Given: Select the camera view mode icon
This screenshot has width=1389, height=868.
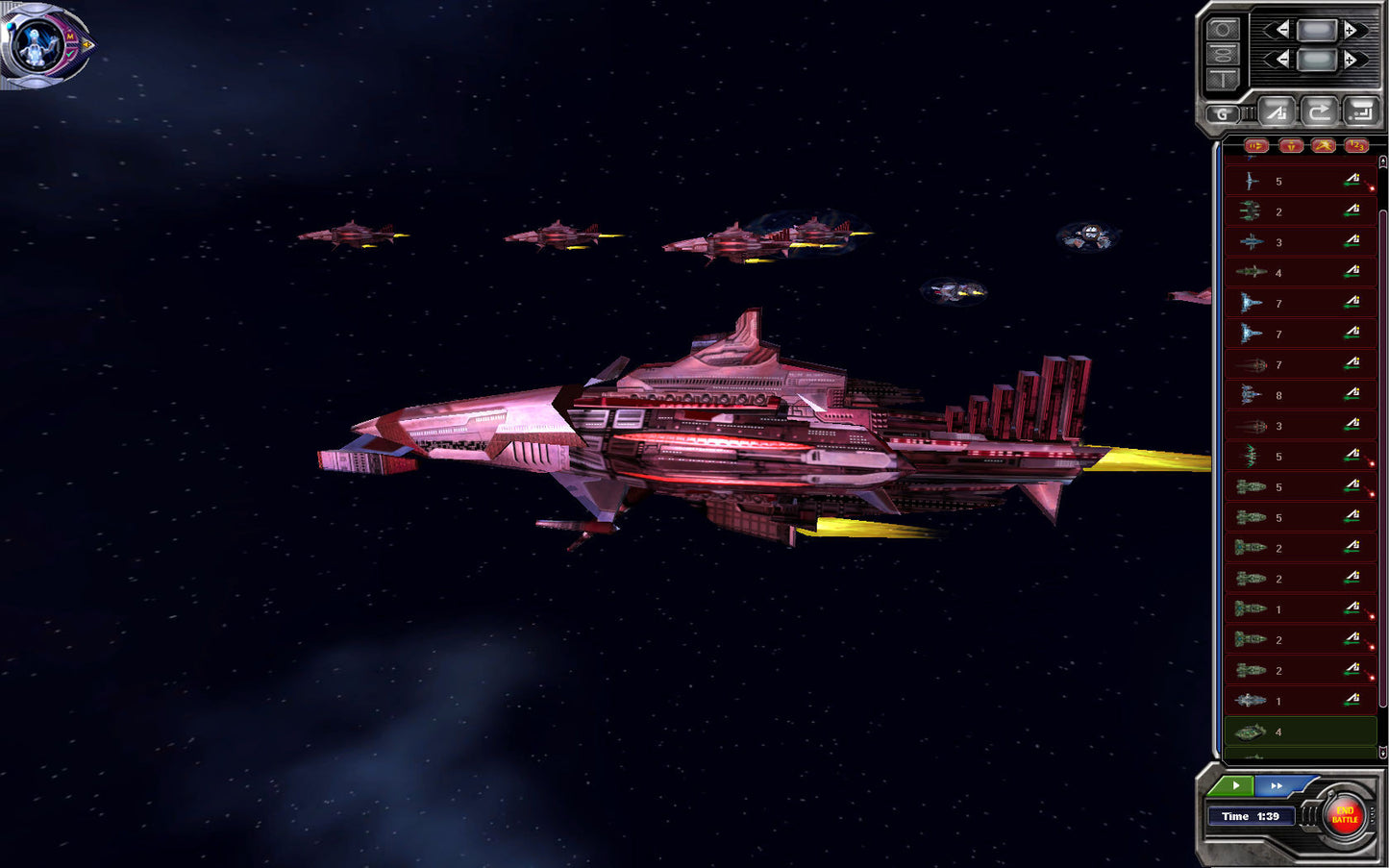Looking at the screenshot, I should tap(1223, 29).
